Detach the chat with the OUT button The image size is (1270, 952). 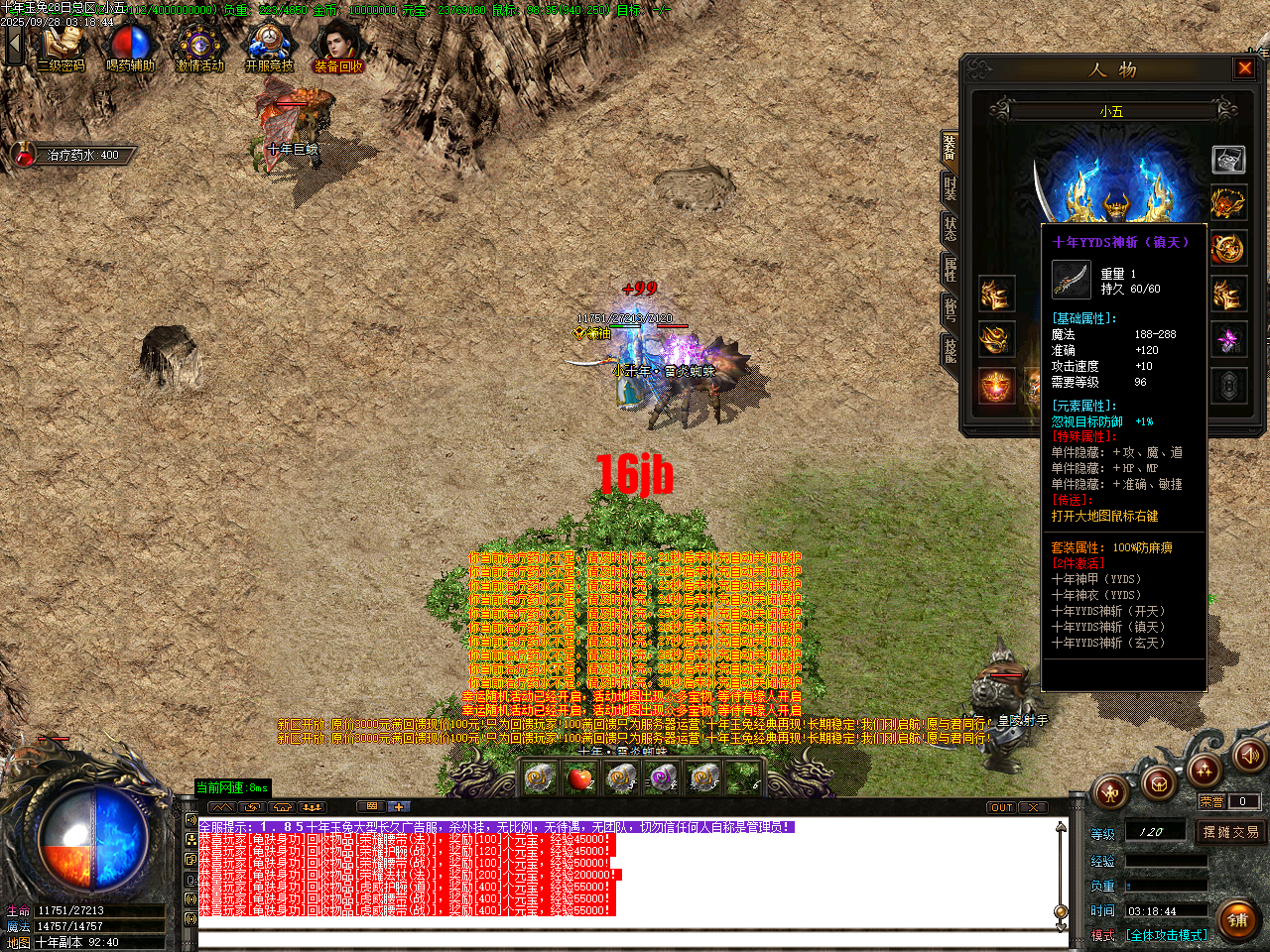point(1001,807)
